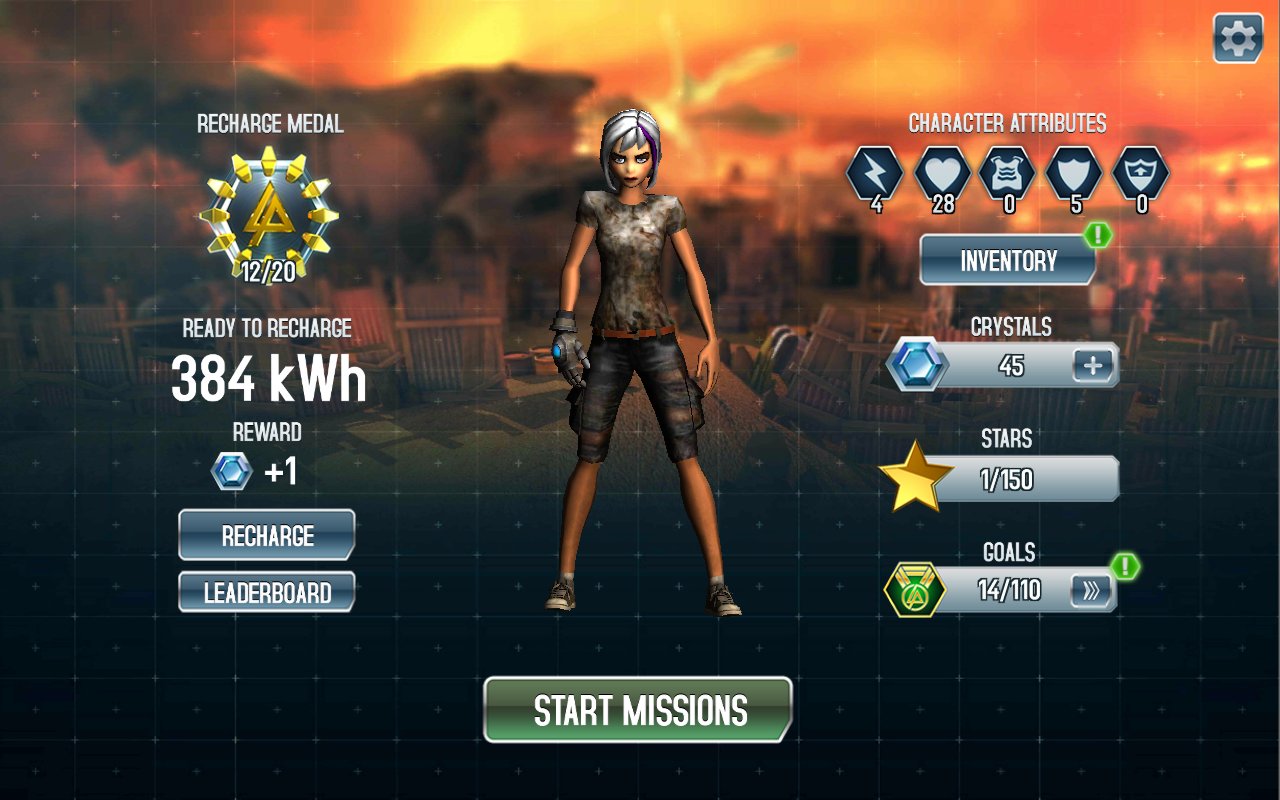Expand the Goals arrow button
Viewport: 1280px width, 800px height.
click(1091, 591)
